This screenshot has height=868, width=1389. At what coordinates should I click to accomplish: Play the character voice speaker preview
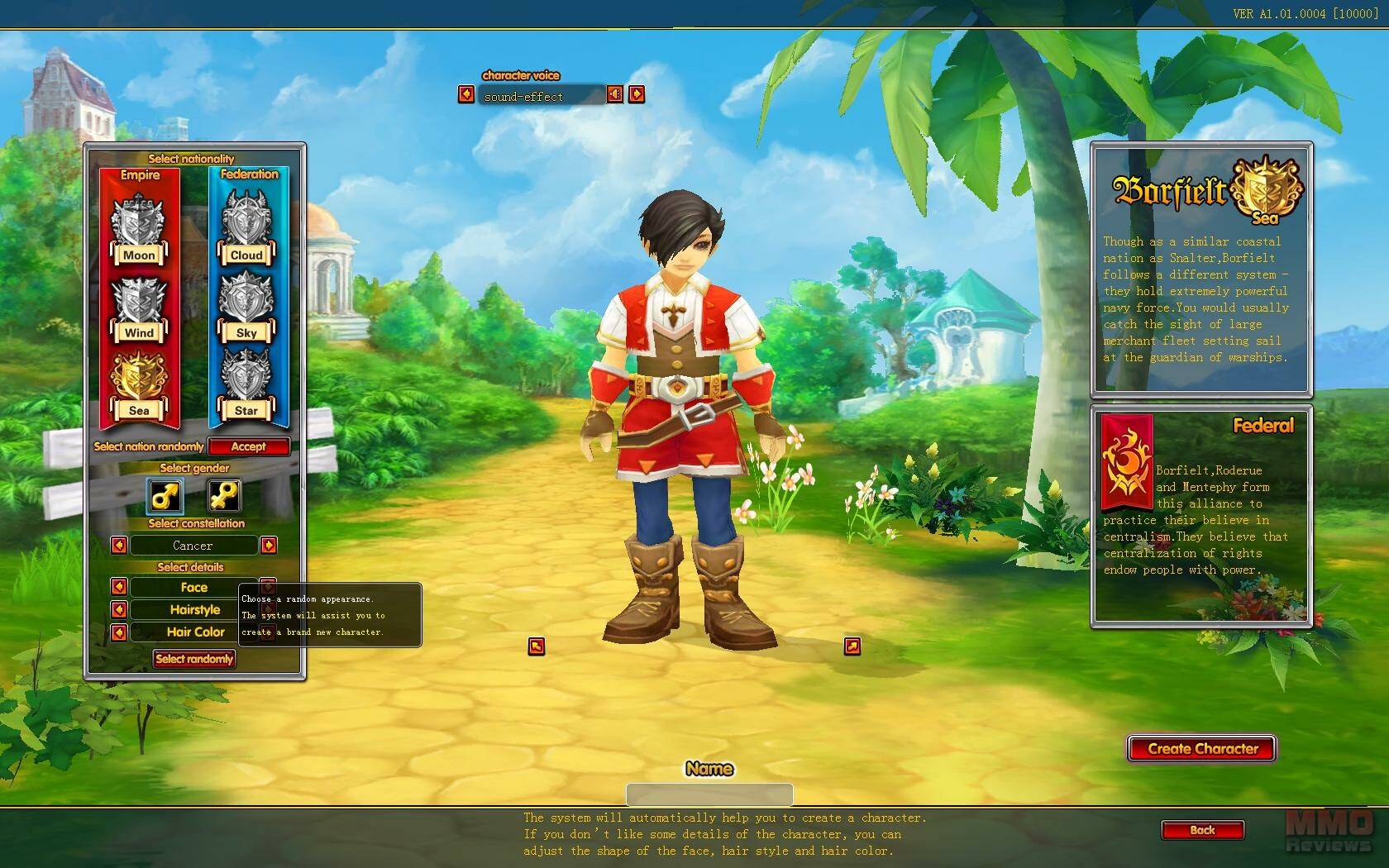pos(614,94)
